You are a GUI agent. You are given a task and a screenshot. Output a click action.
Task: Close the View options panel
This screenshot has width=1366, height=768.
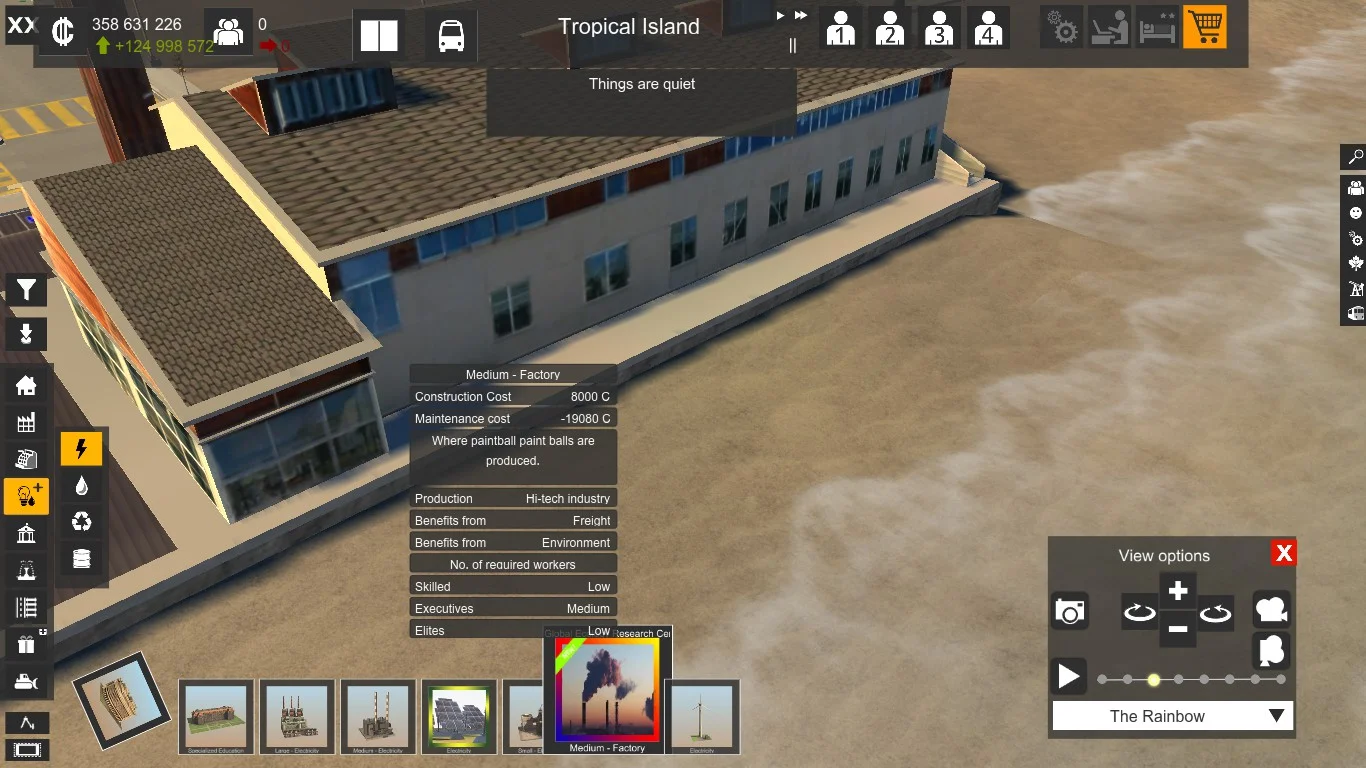pos(1284,553)
